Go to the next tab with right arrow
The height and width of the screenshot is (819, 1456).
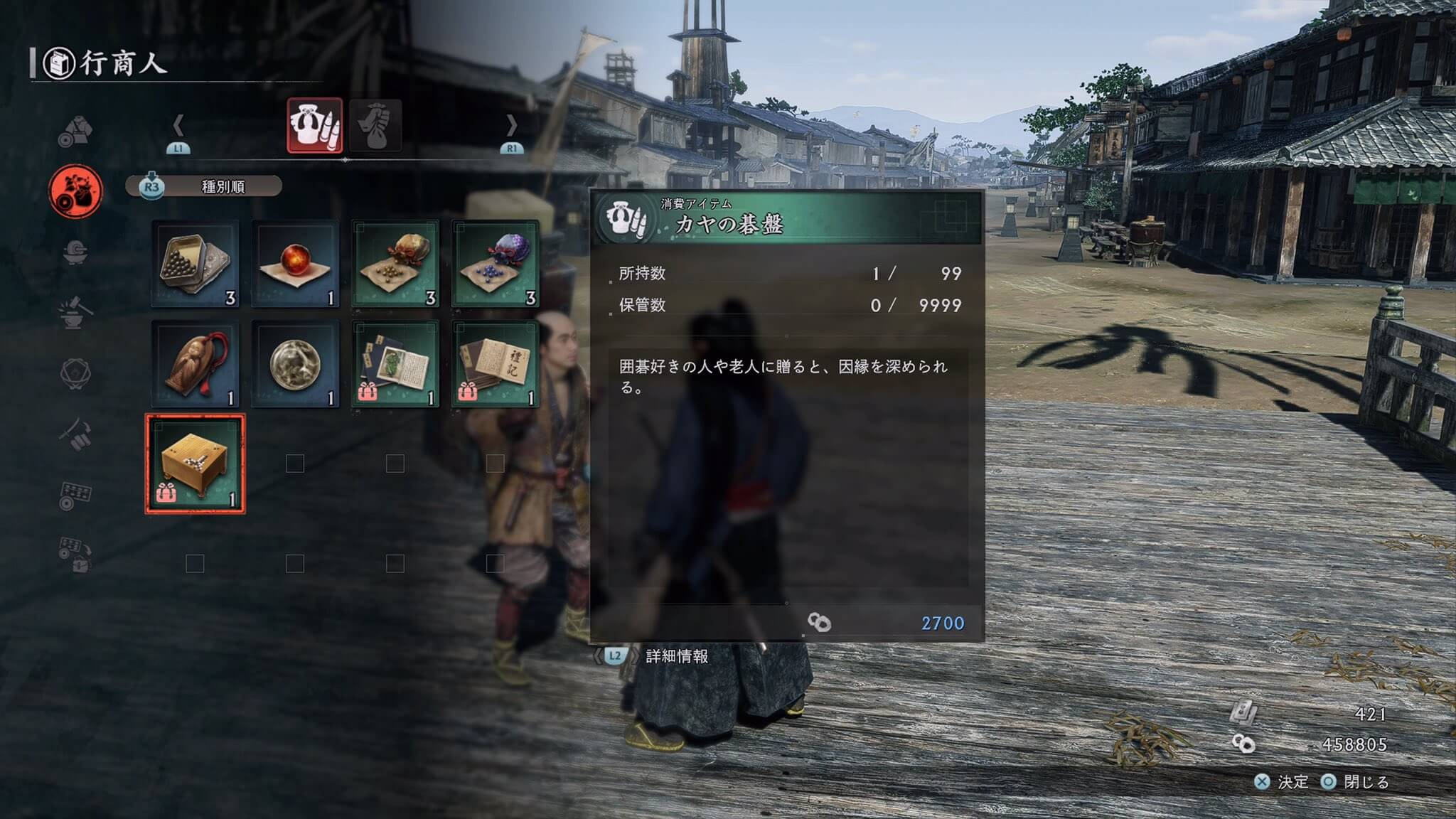click(511, 127)
